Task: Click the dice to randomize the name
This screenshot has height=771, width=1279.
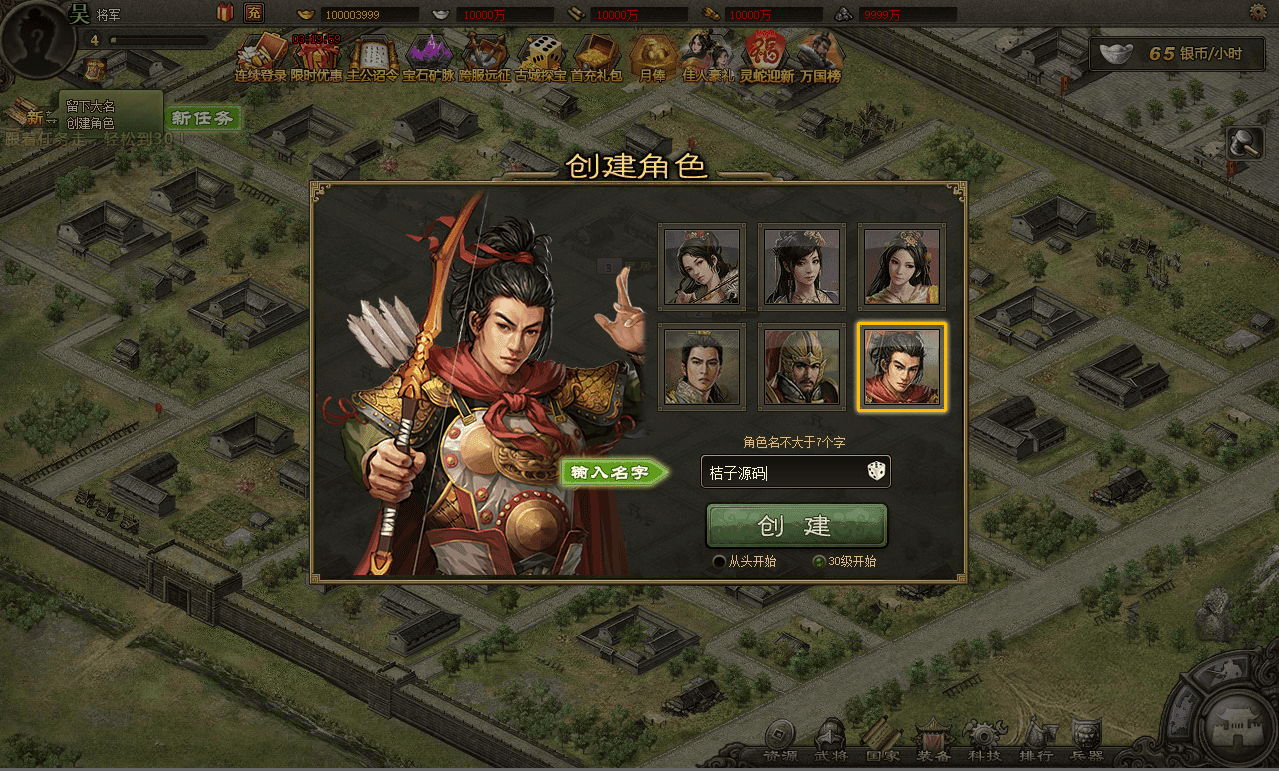Action: [x=875, y=472]
